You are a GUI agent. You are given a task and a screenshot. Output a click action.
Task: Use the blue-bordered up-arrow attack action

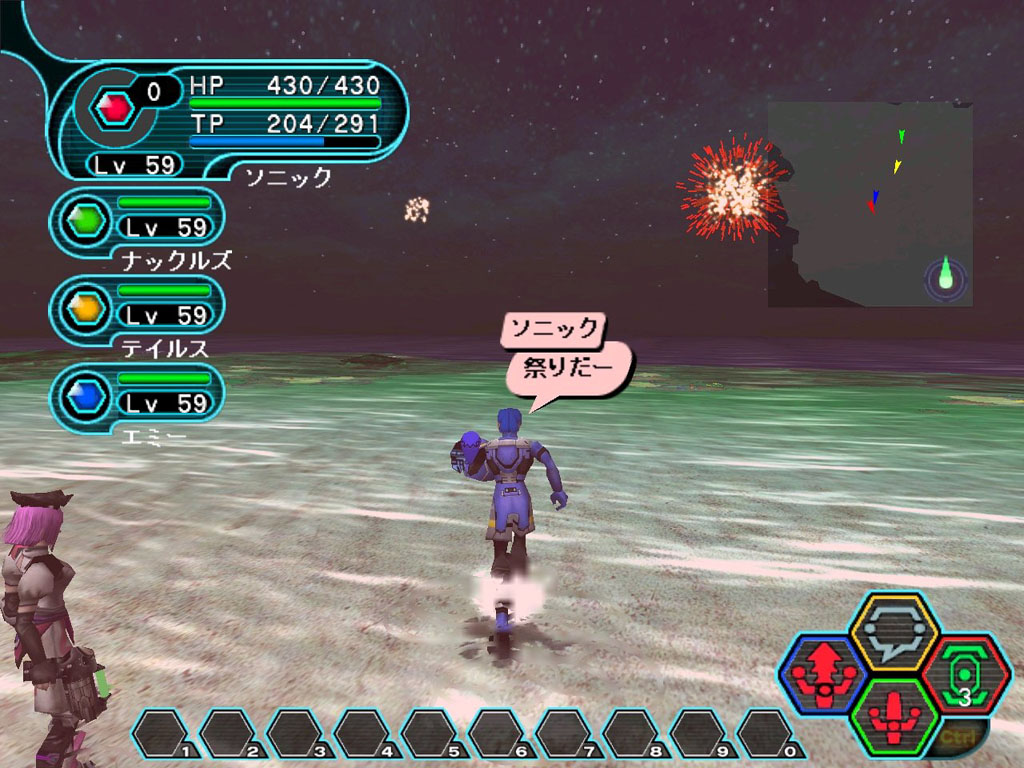pyautogui.click(x=824, y=674)
